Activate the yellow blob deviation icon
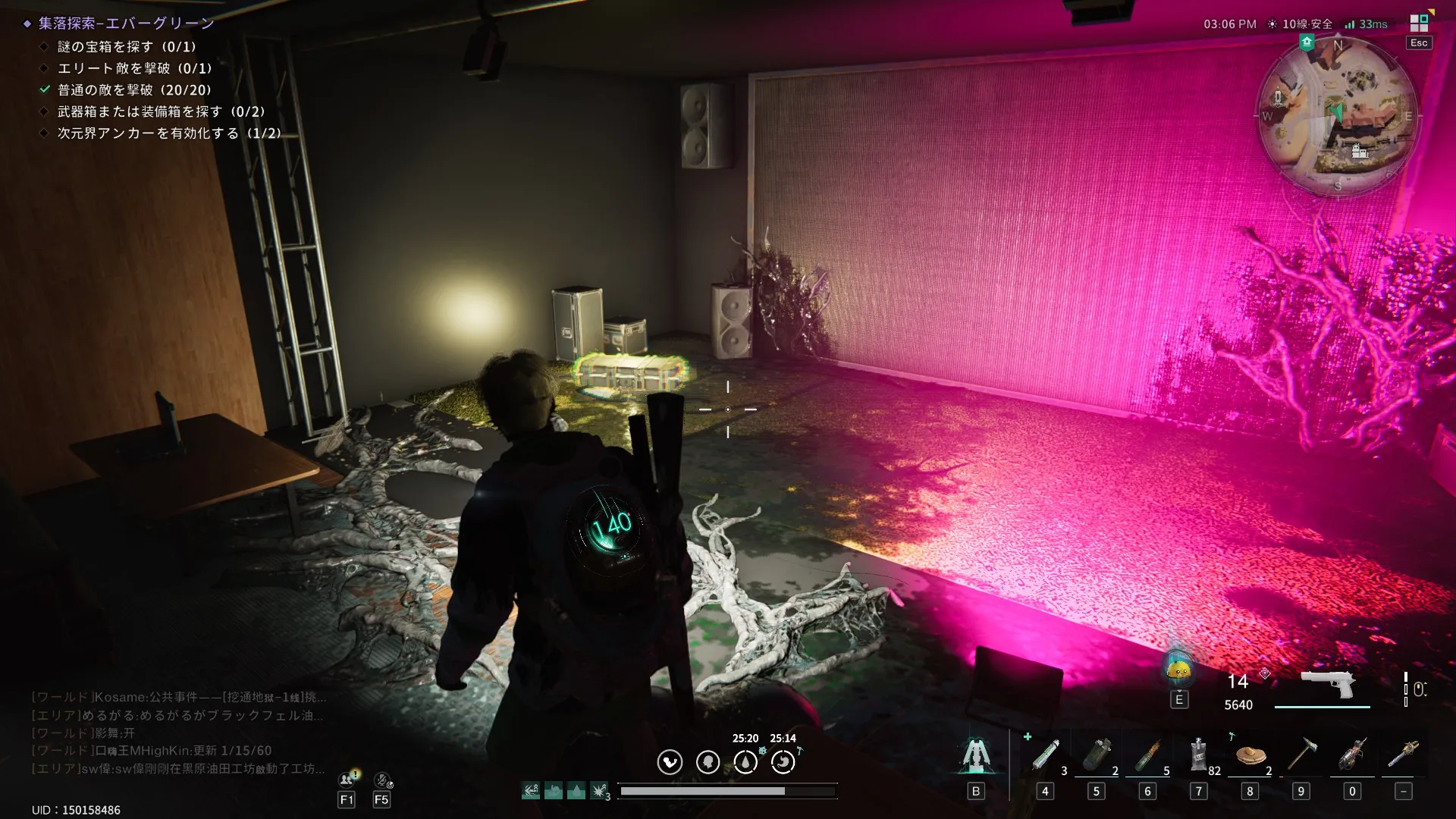 (x=1178, y=670)
